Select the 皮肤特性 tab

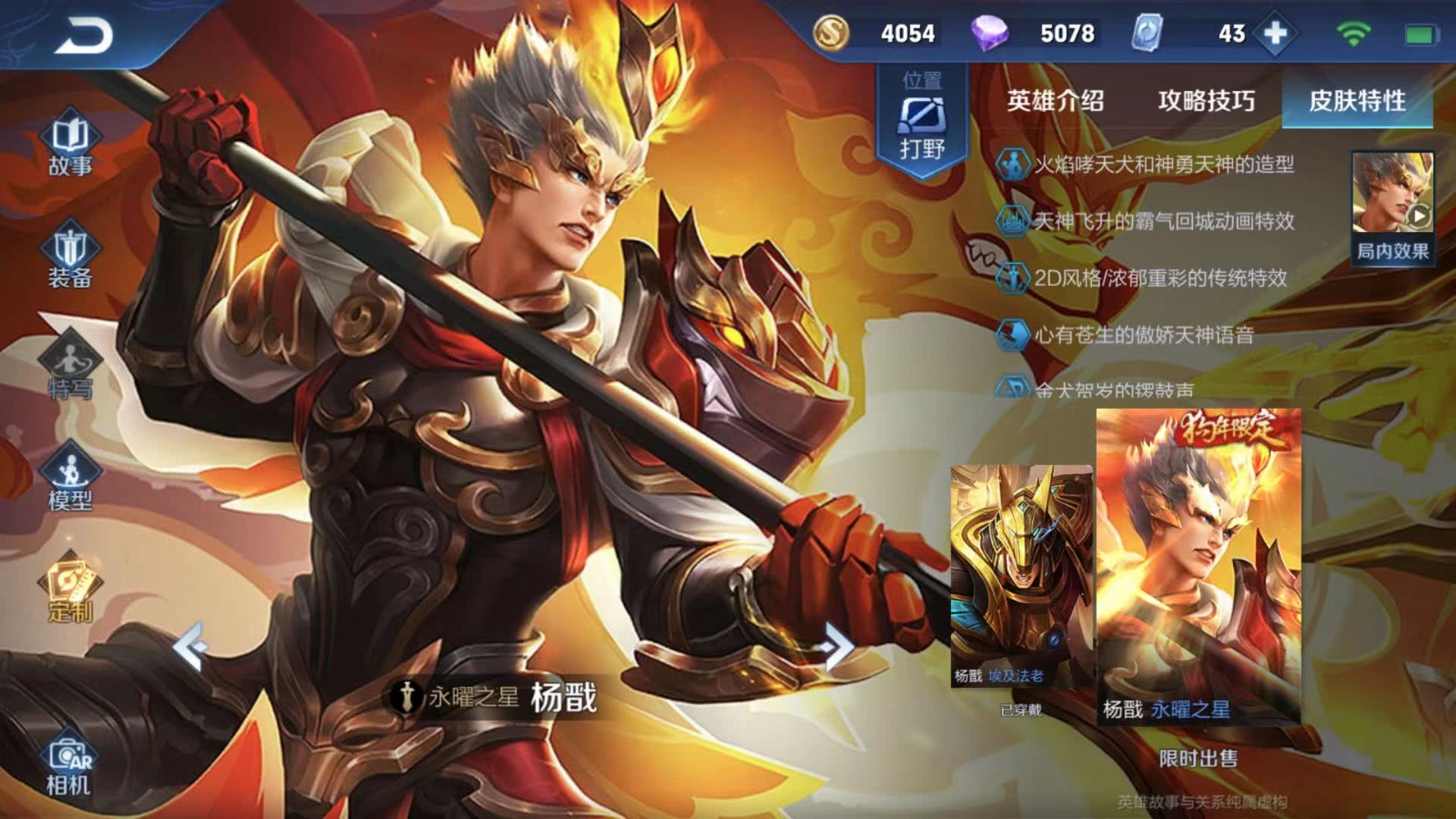pos(1357,100)
